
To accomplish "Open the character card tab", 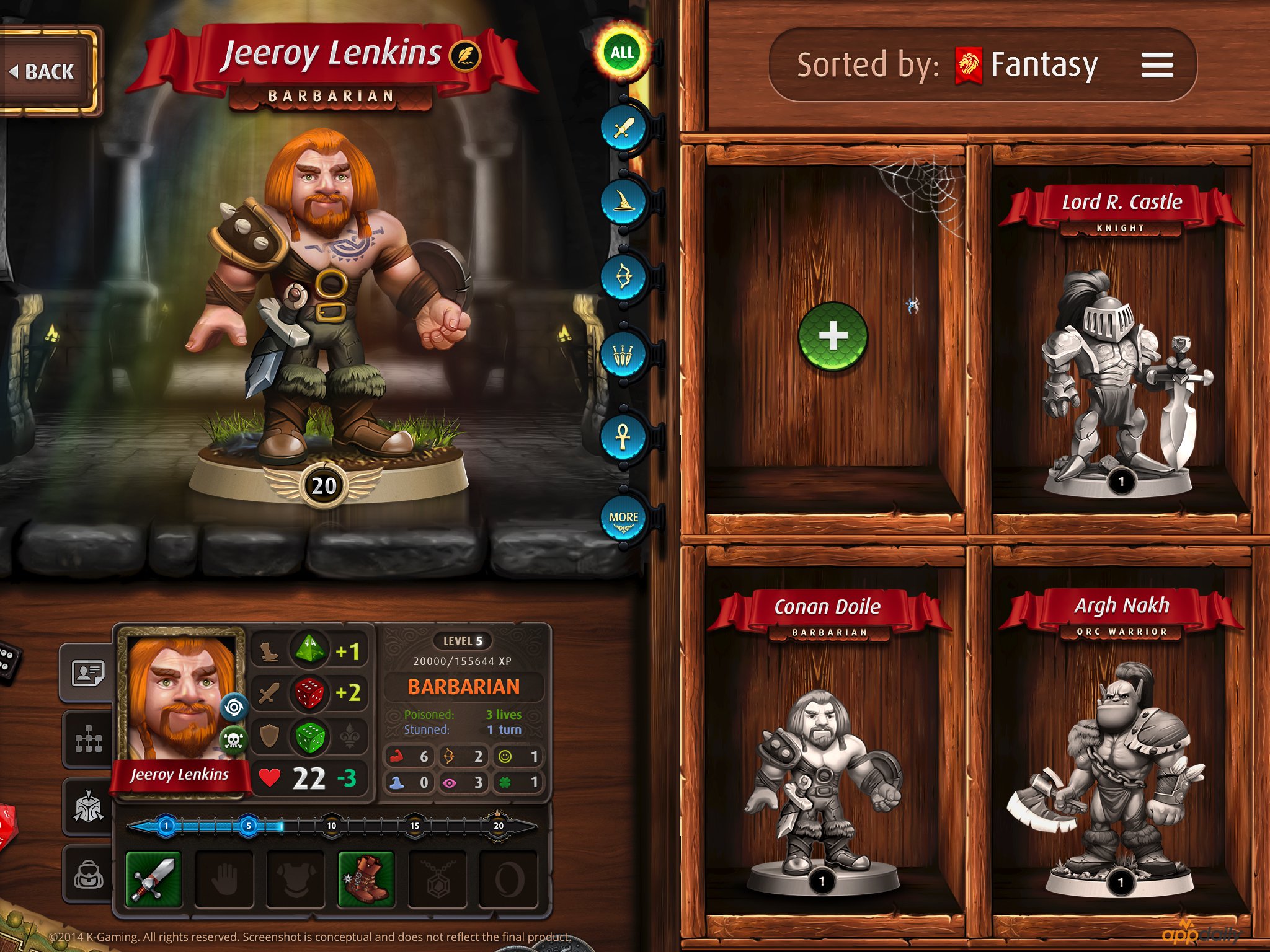I will pyautogui.click(x=88, y=672).
